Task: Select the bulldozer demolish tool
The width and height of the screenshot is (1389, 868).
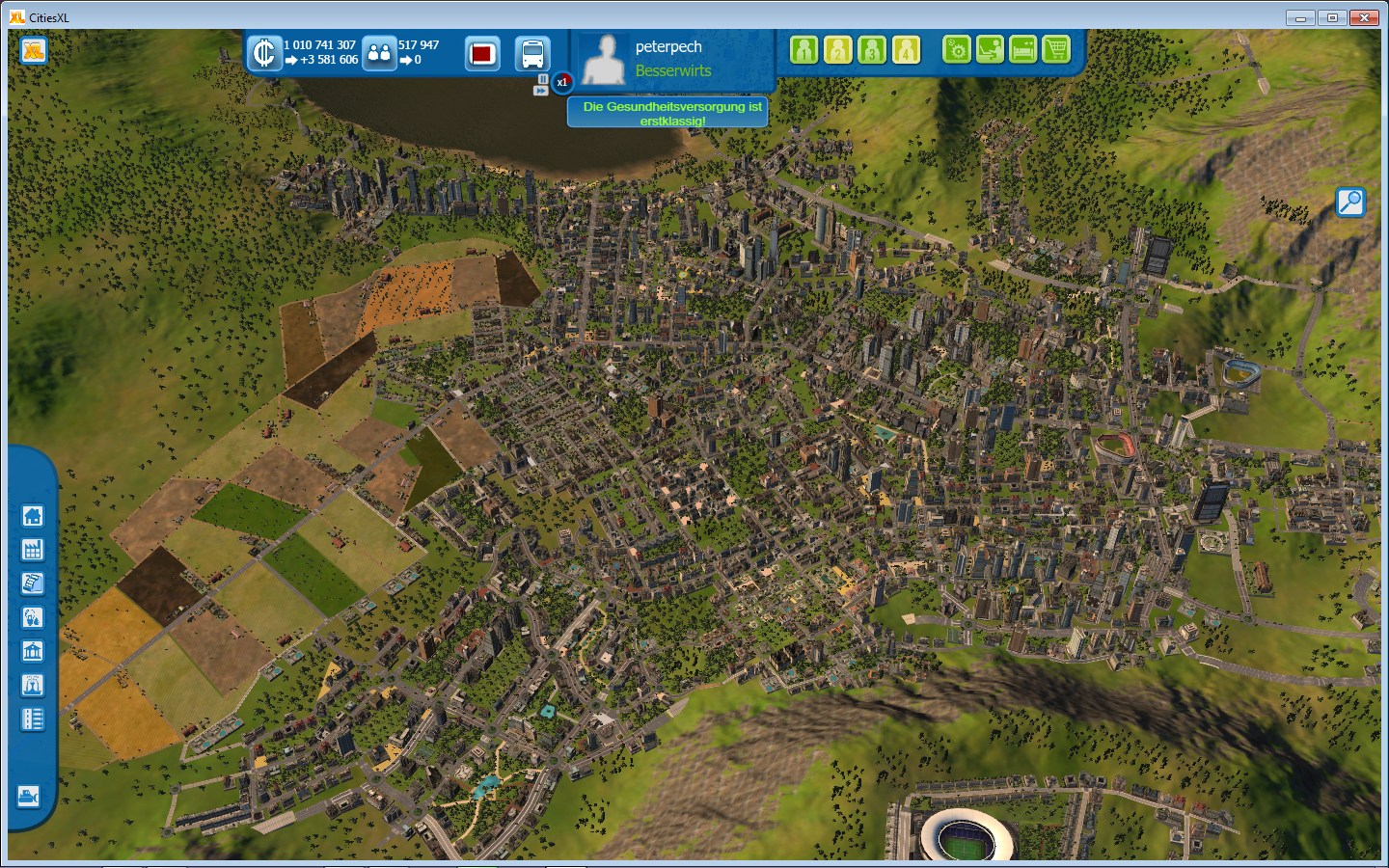Action: click(29, 797)
